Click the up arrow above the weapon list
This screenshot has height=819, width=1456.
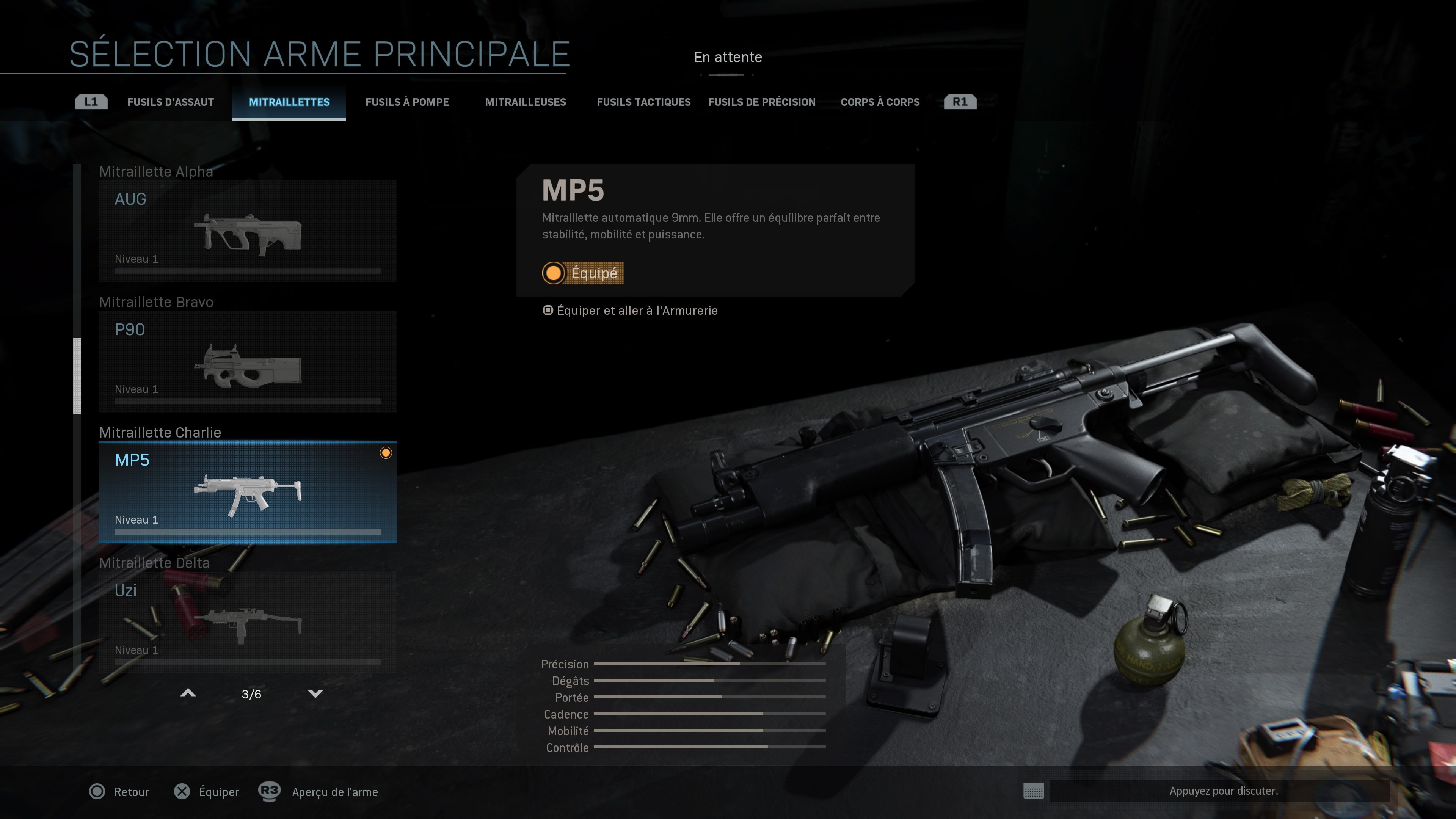pos(189,692)
